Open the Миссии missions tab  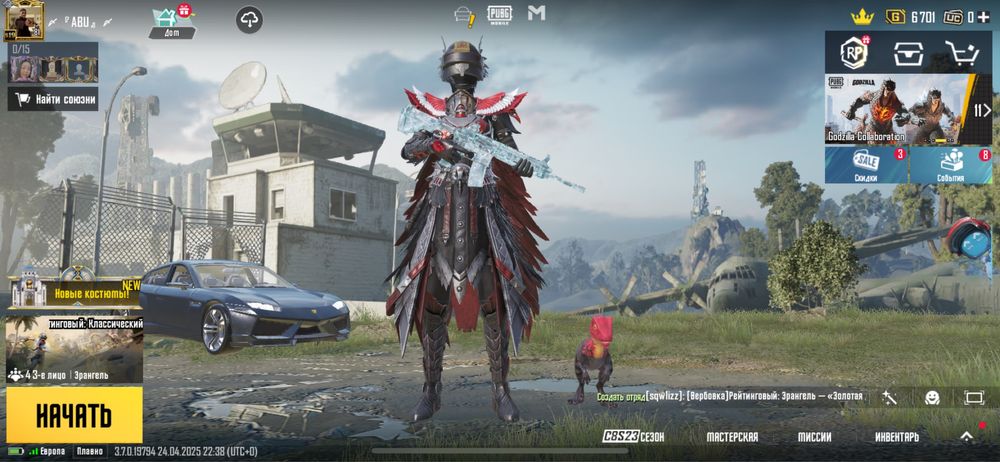tap(814, 437)
